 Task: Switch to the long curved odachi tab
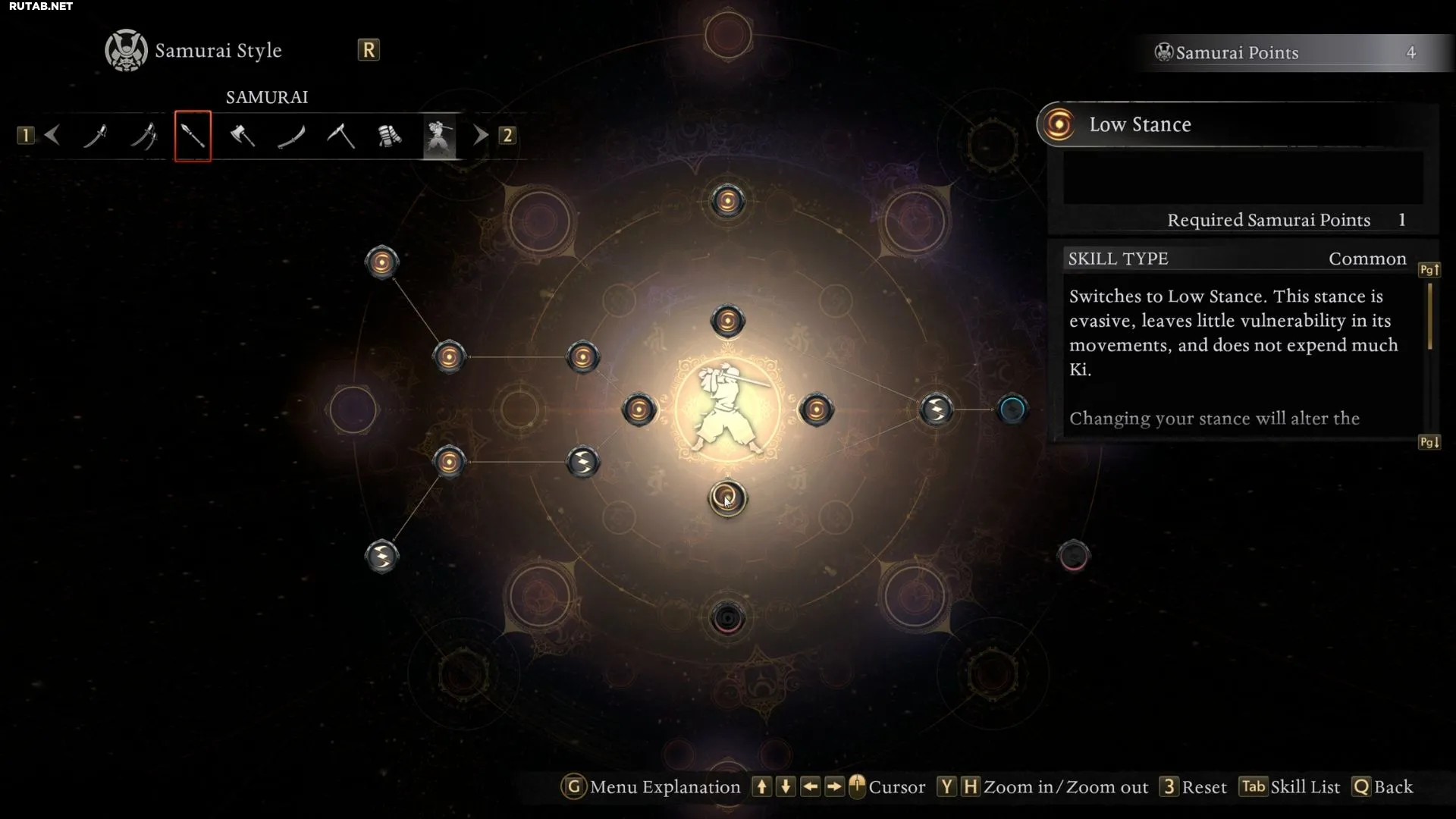point(291,136)
